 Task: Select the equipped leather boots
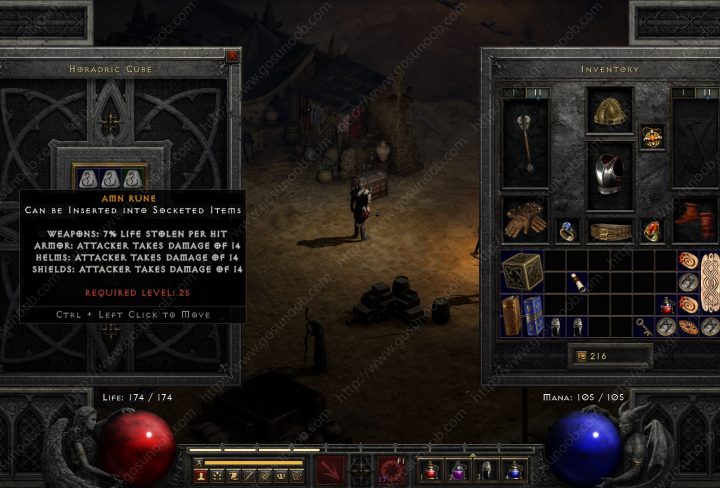(x=693, y=217)
